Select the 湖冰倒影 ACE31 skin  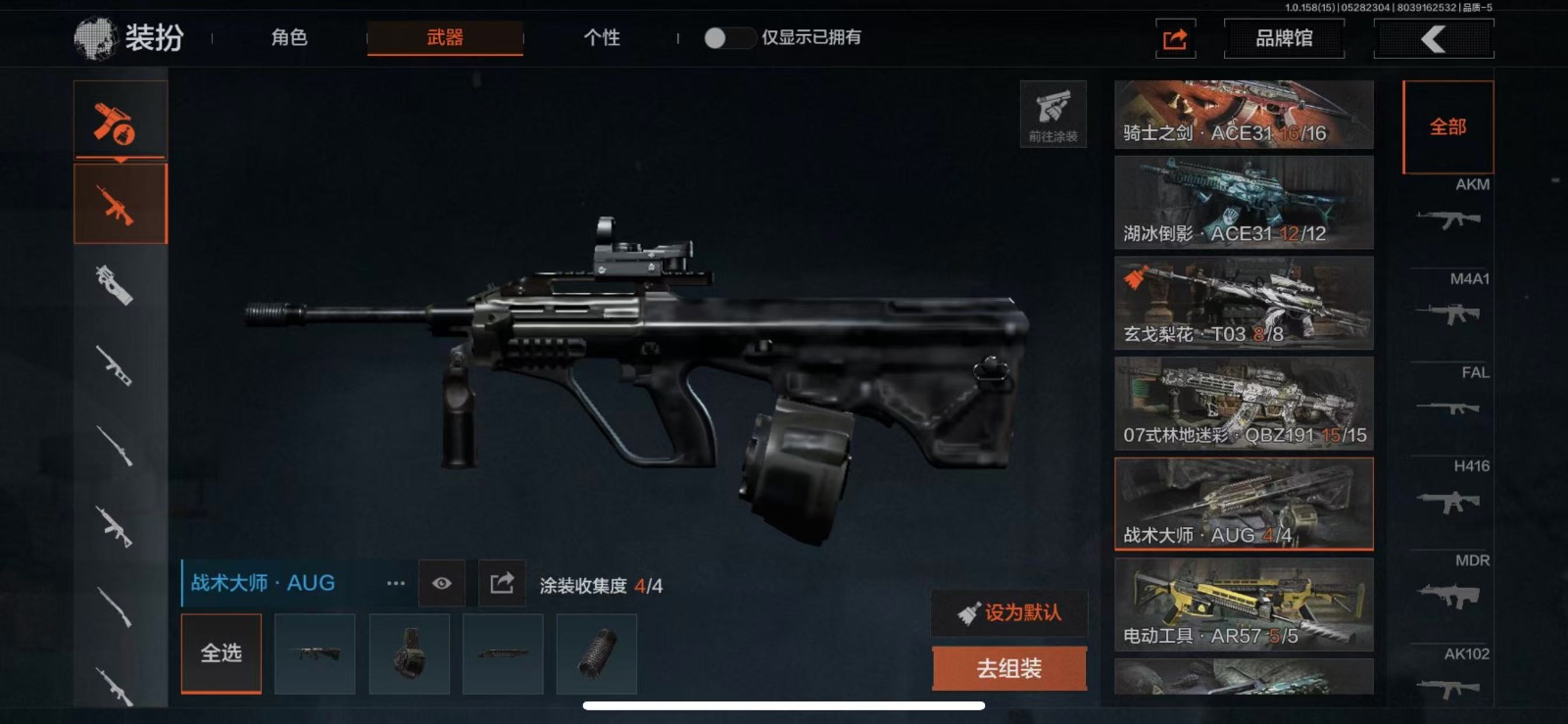1244,203
